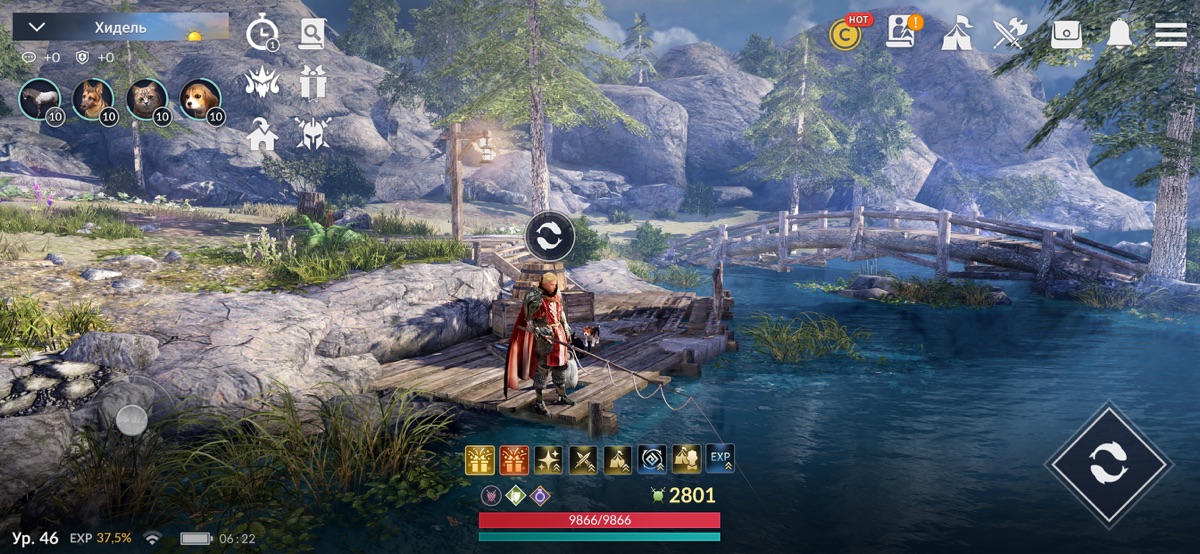
Task: Select the horse mount portrait
Action: click(39, 99)
